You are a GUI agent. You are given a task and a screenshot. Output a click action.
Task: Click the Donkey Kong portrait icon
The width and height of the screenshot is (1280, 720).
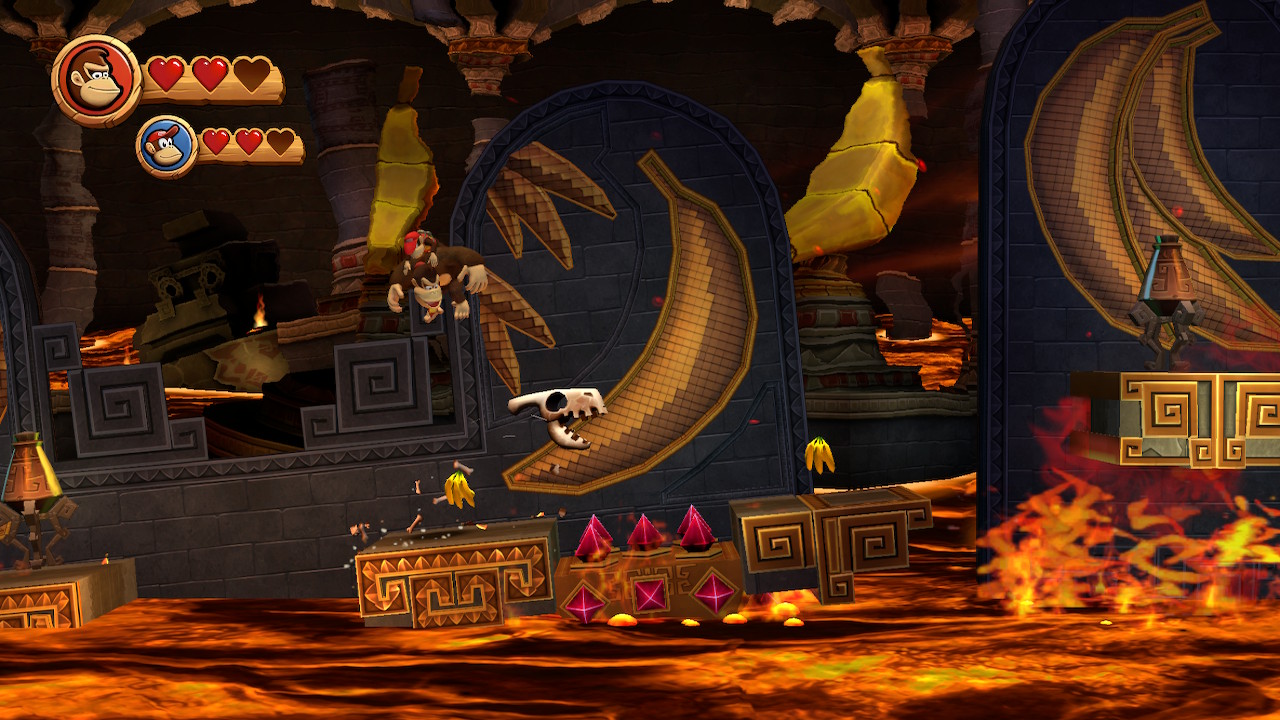[x=97, y=80]
